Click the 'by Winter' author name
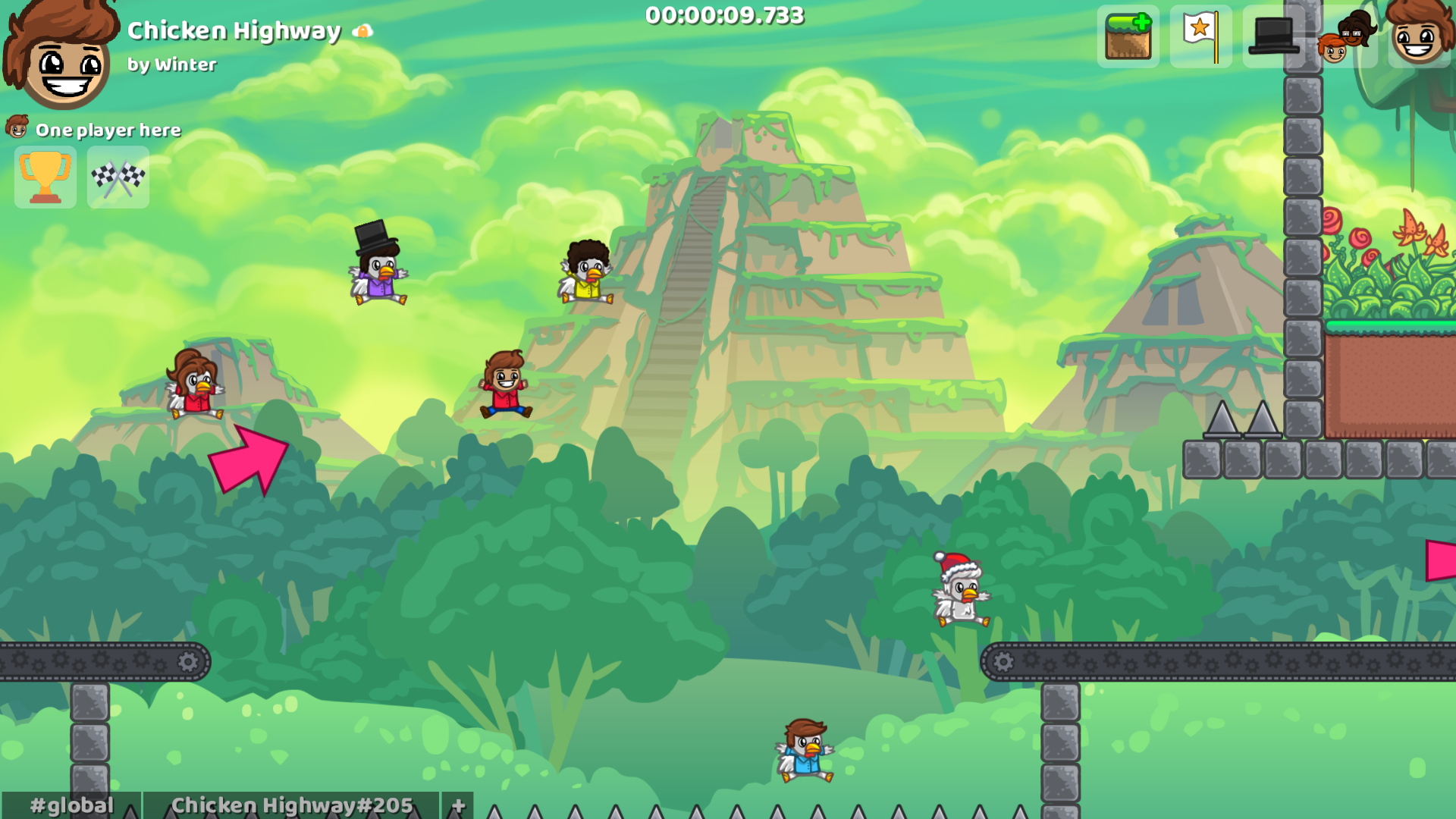 click(x=173, y=66)
